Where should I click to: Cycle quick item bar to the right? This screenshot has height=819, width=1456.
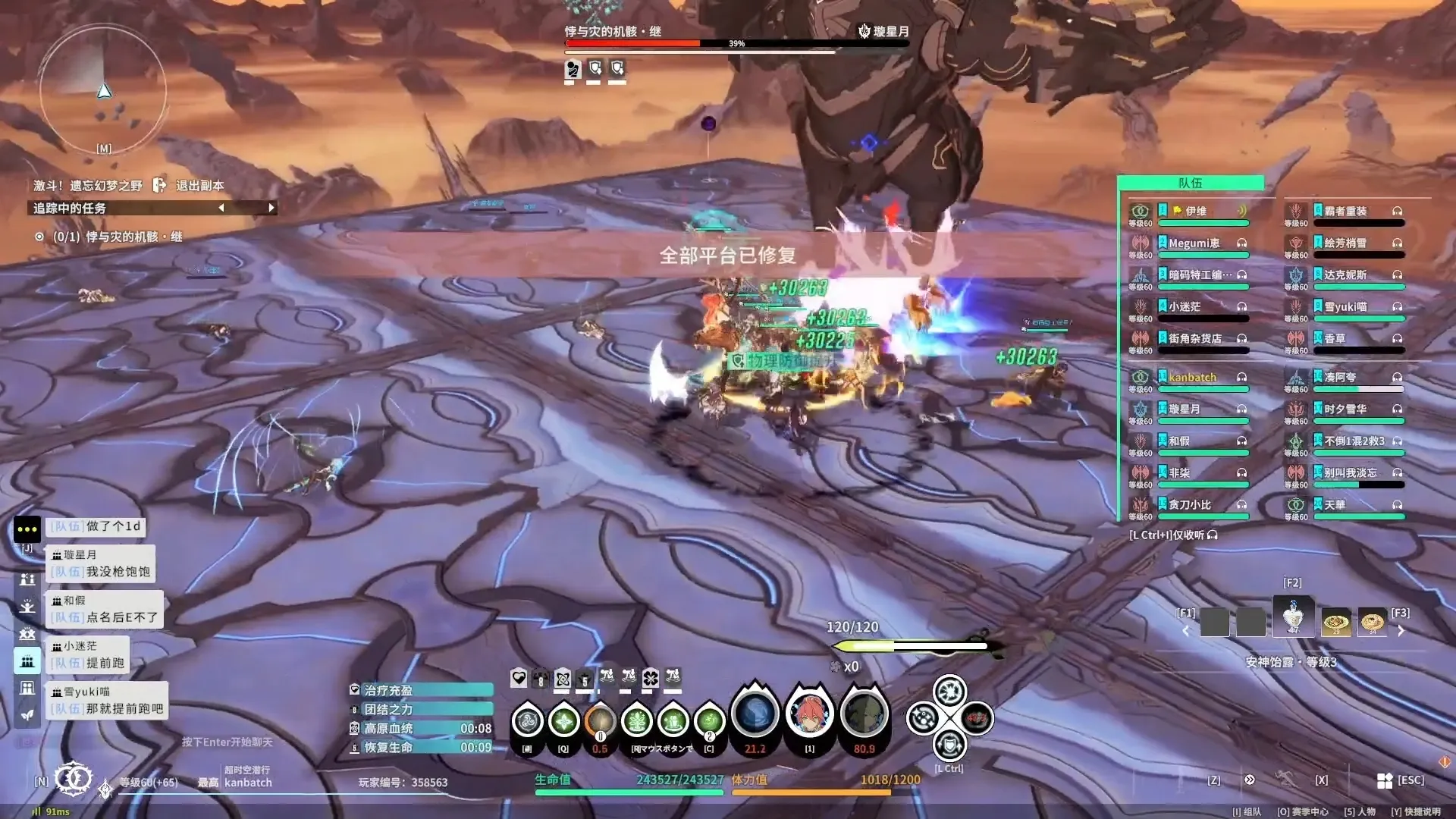coord(1401,631)
